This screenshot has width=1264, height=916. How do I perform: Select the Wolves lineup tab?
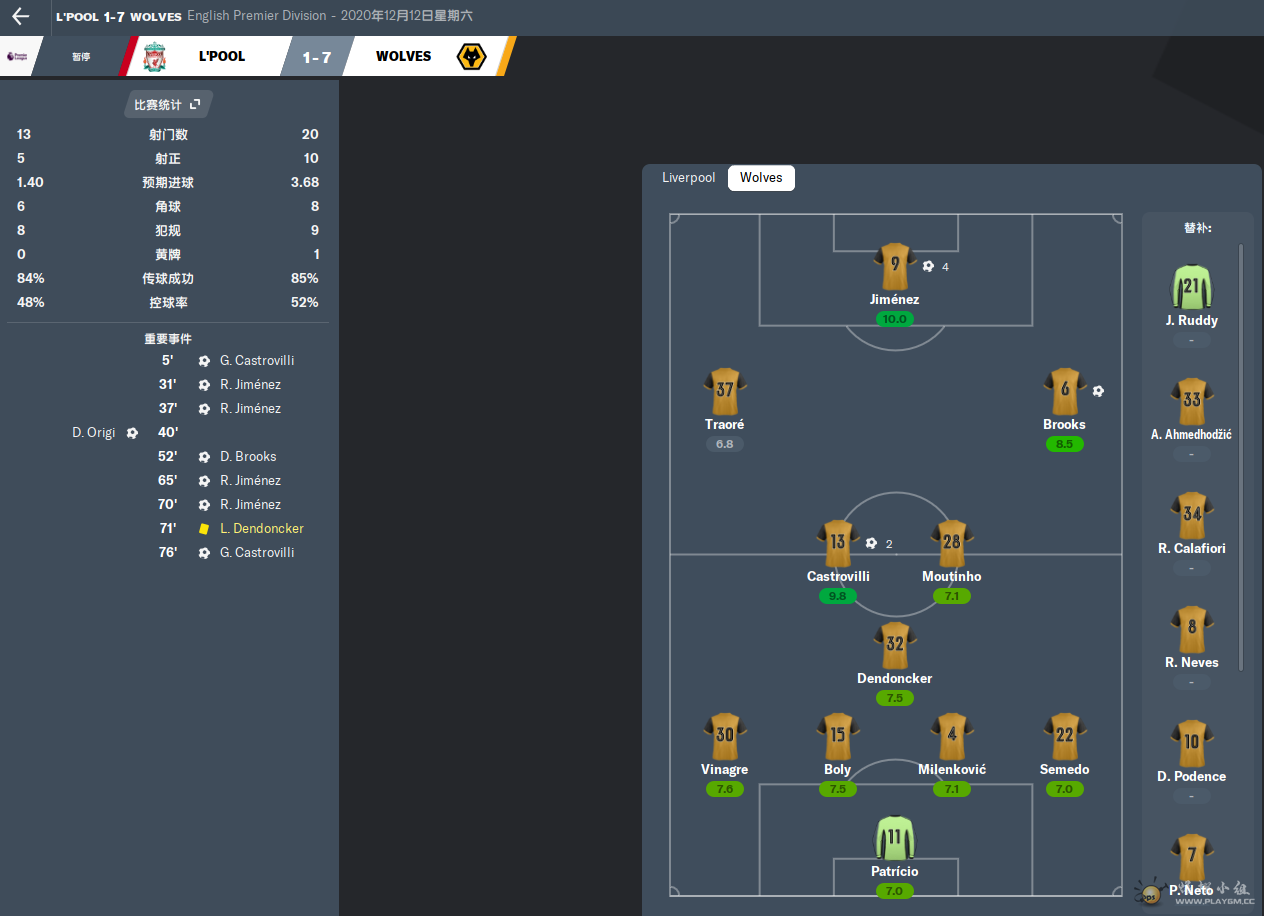[761, 178]
